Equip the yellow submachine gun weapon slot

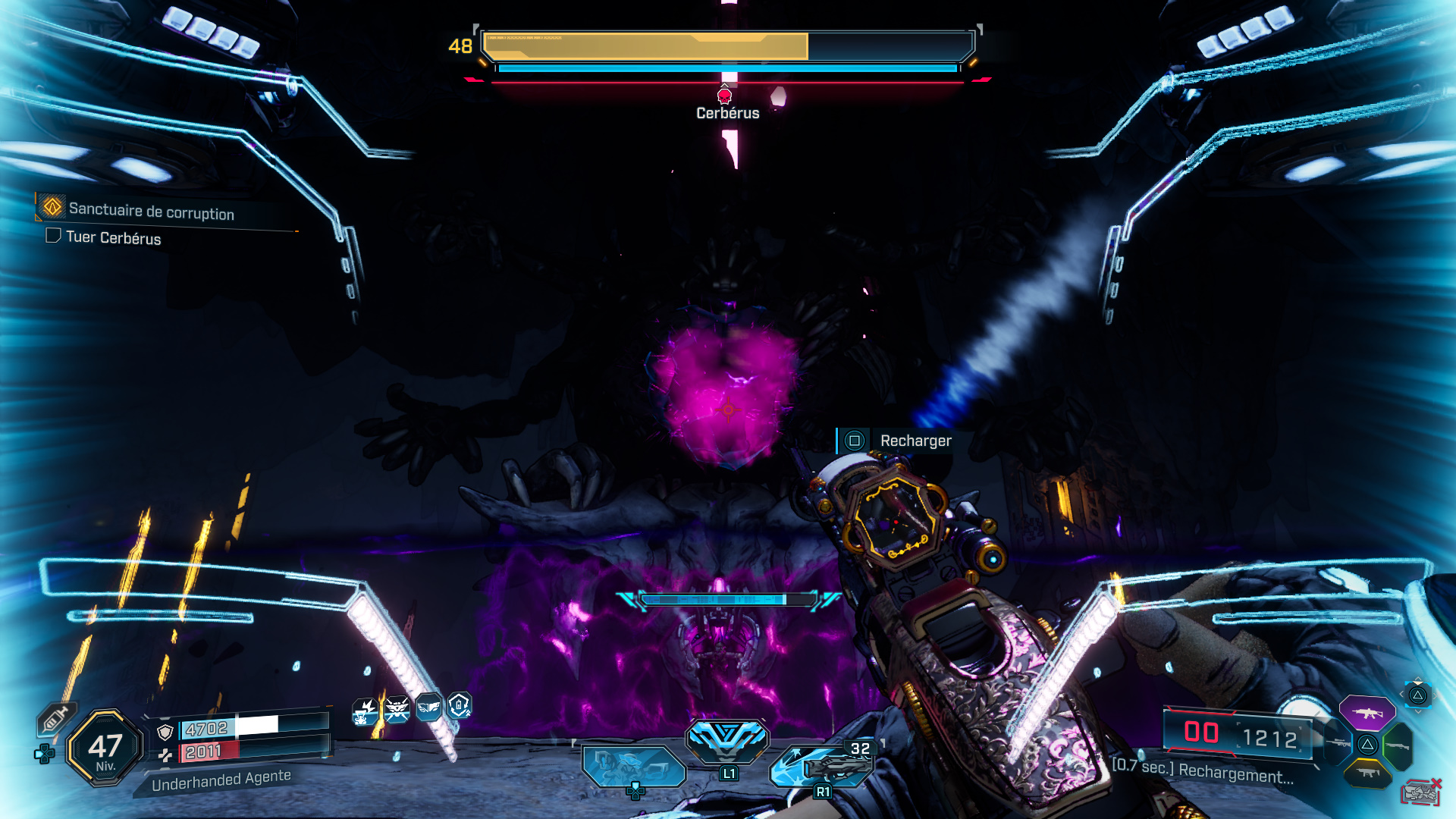tap(1368, 773)
